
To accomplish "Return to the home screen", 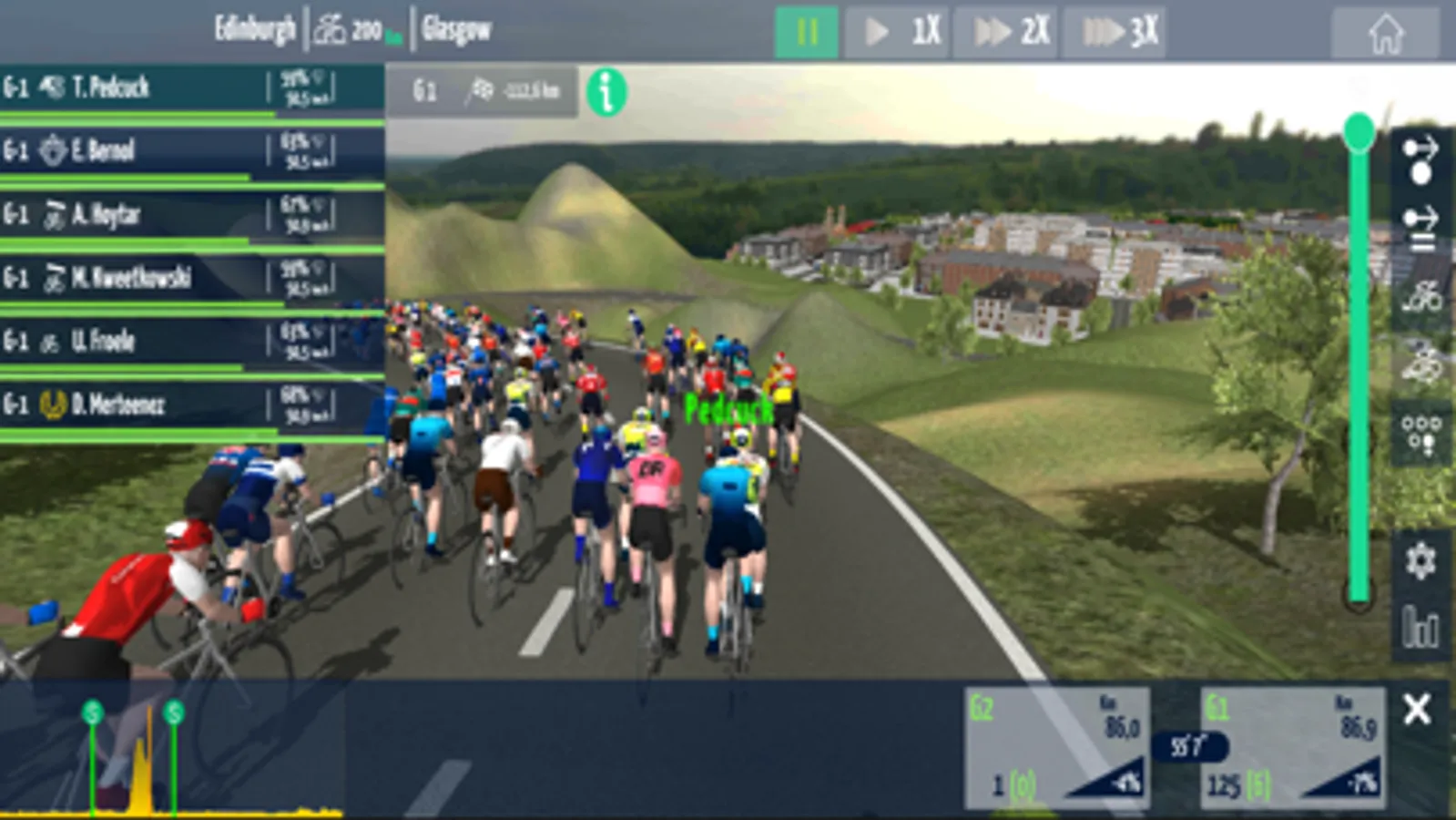I will (1385, 35).
